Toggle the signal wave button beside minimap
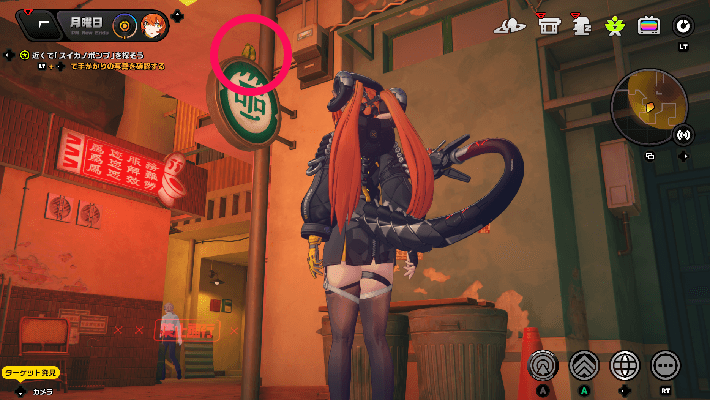Image resolution: width=710 pixels, height=400 pixels. tap(684, 134)
